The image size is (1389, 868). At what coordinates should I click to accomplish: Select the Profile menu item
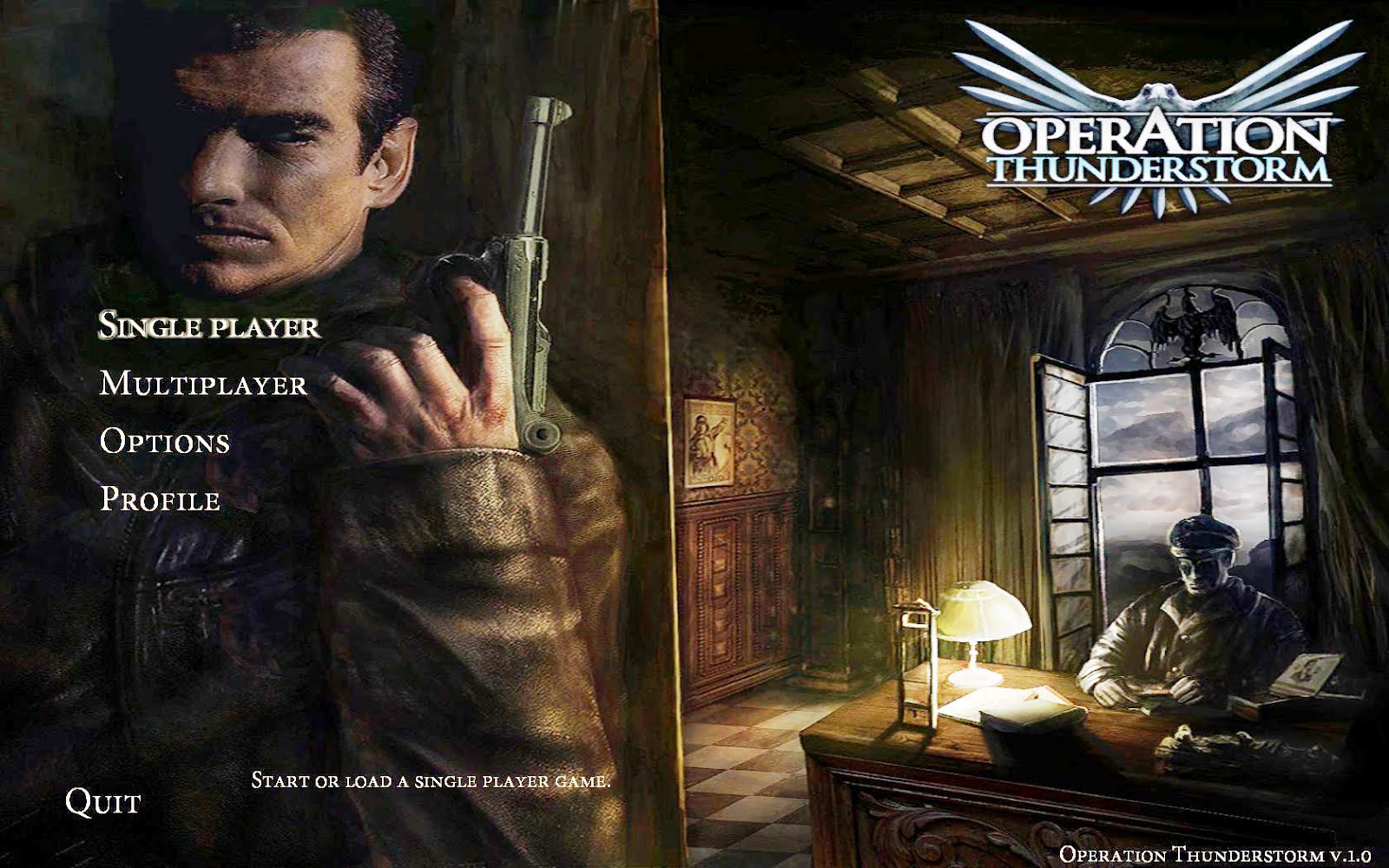(x=161, y=500)
